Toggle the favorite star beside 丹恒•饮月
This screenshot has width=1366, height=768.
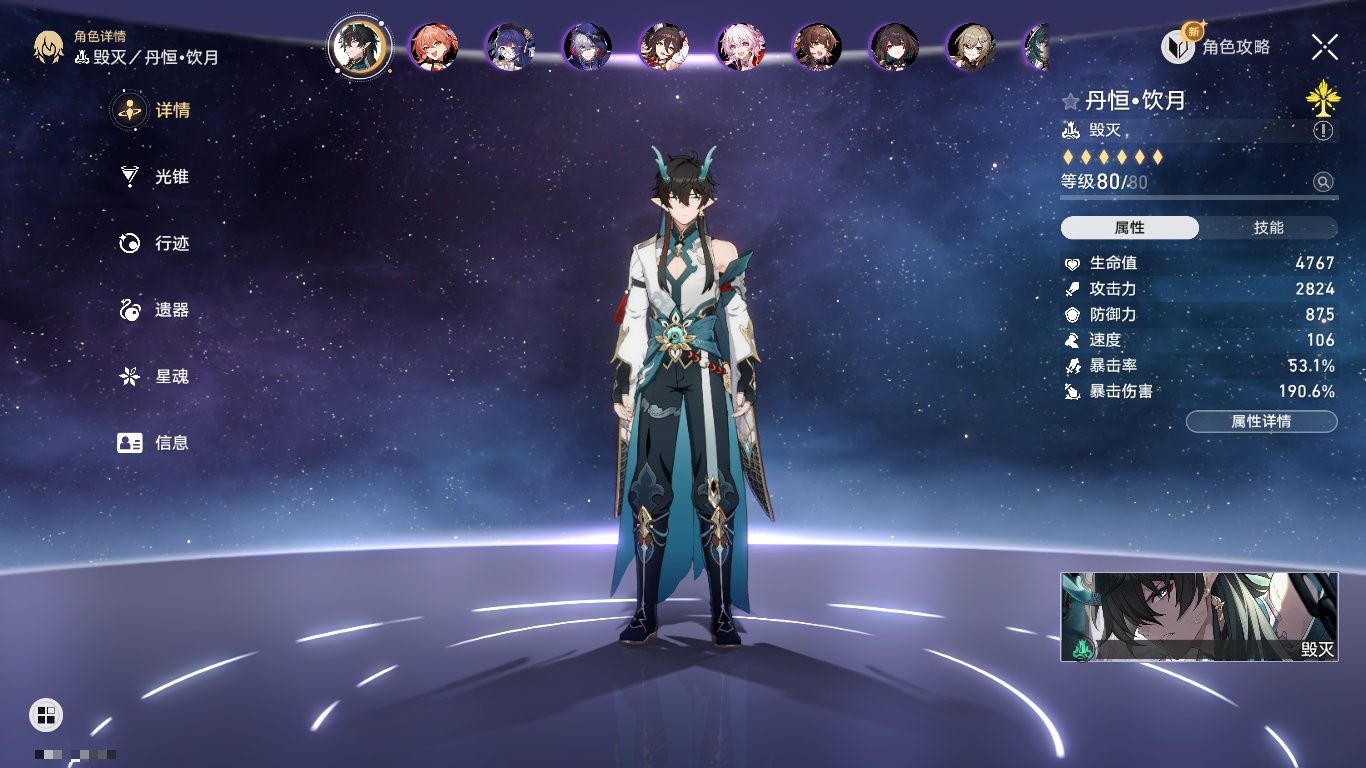(x=1071, y=101)
